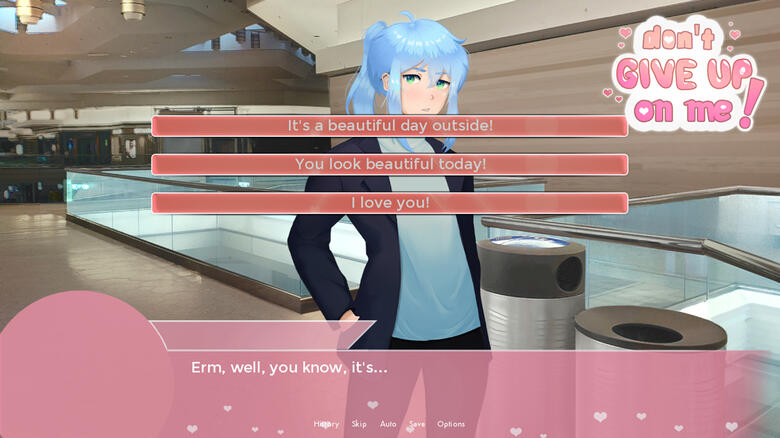Viewport: 780px width, 438px height.
Task: Pick the "I love you!" choice
Action: (390, 203)
